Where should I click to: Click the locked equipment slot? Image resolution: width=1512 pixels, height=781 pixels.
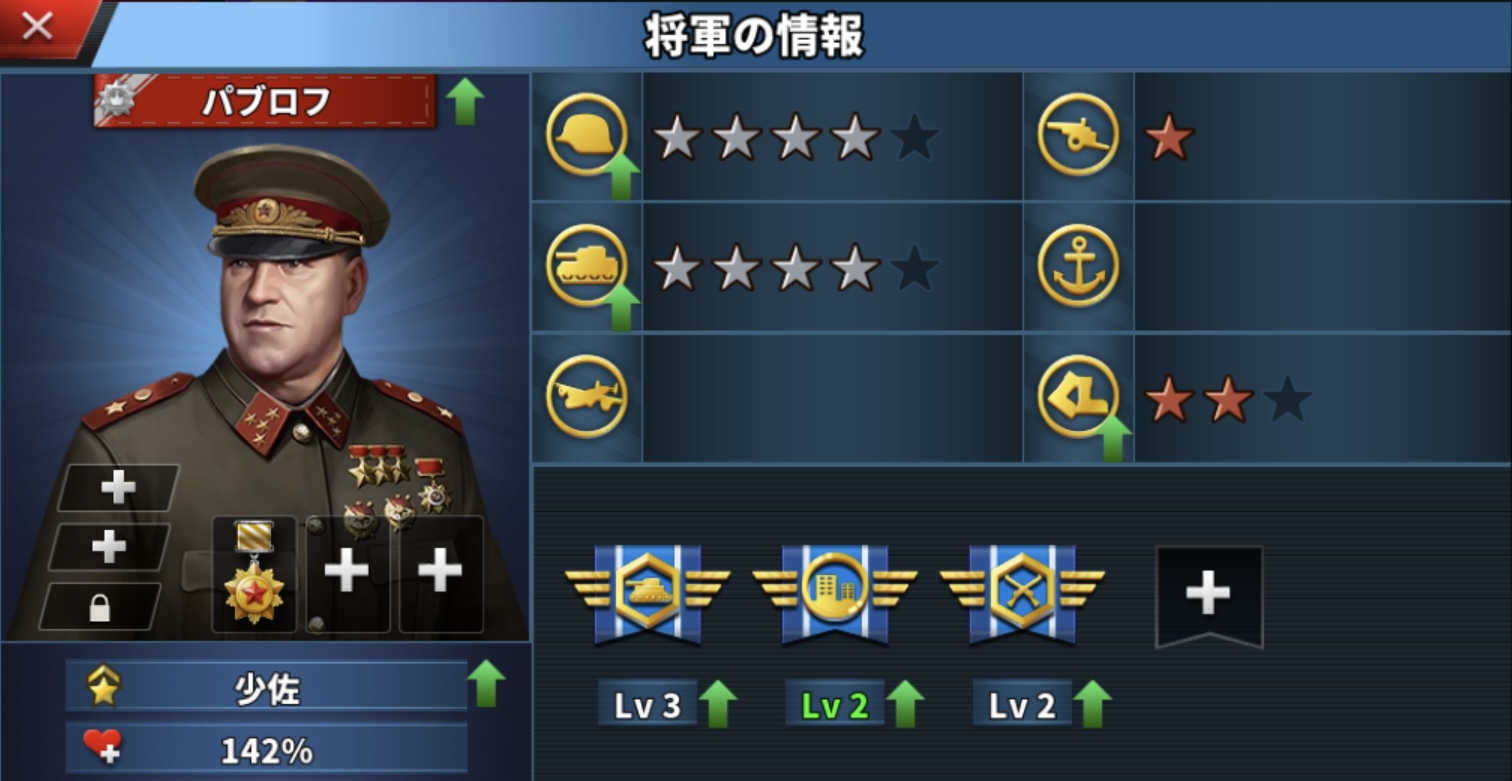[100, 607]
